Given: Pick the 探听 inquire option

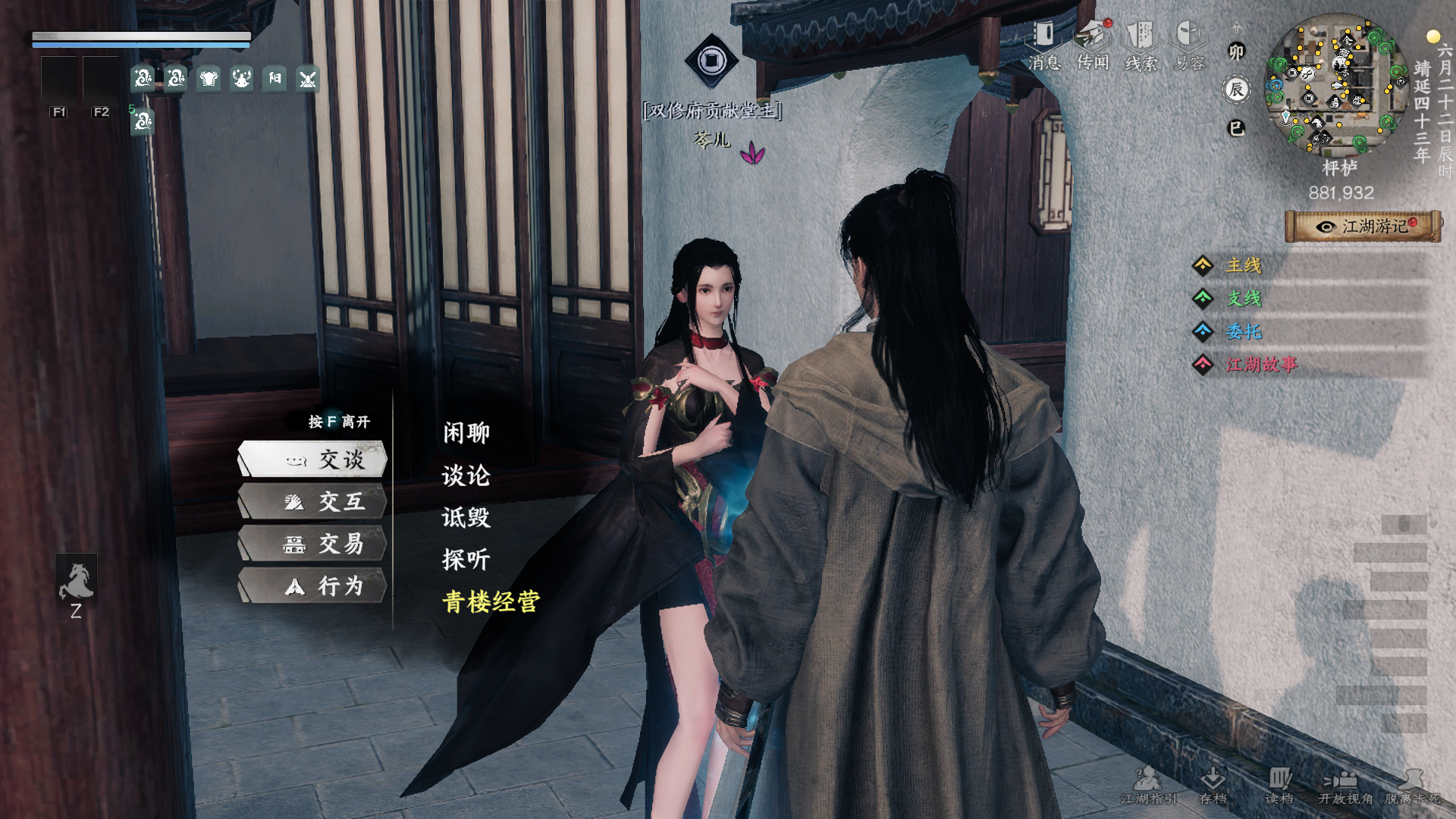Looking at the screenshot, I should (466, 560).
